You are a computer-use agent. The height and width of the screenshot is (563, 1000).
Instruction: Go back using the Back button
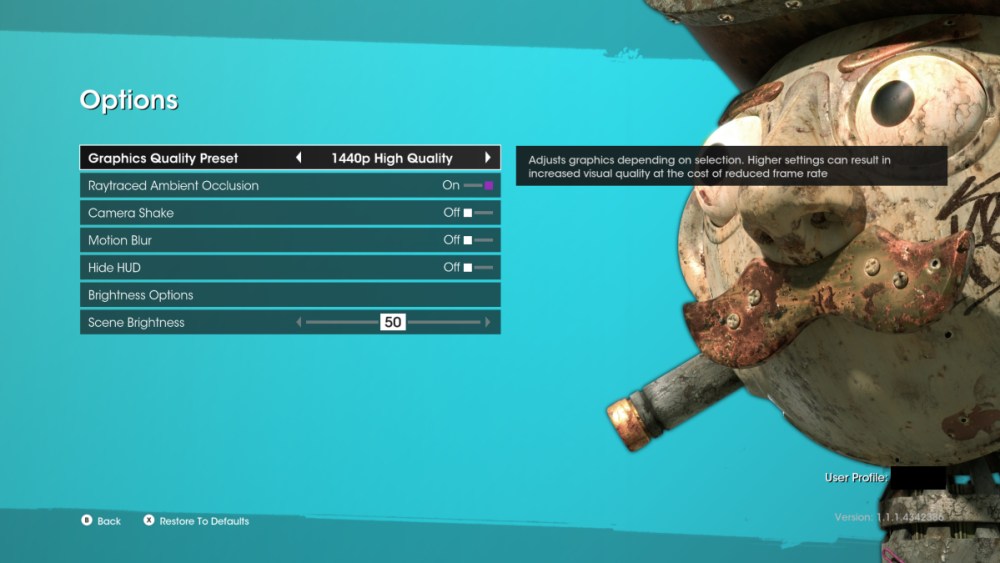pyautogui.click(x=101, y=521)
